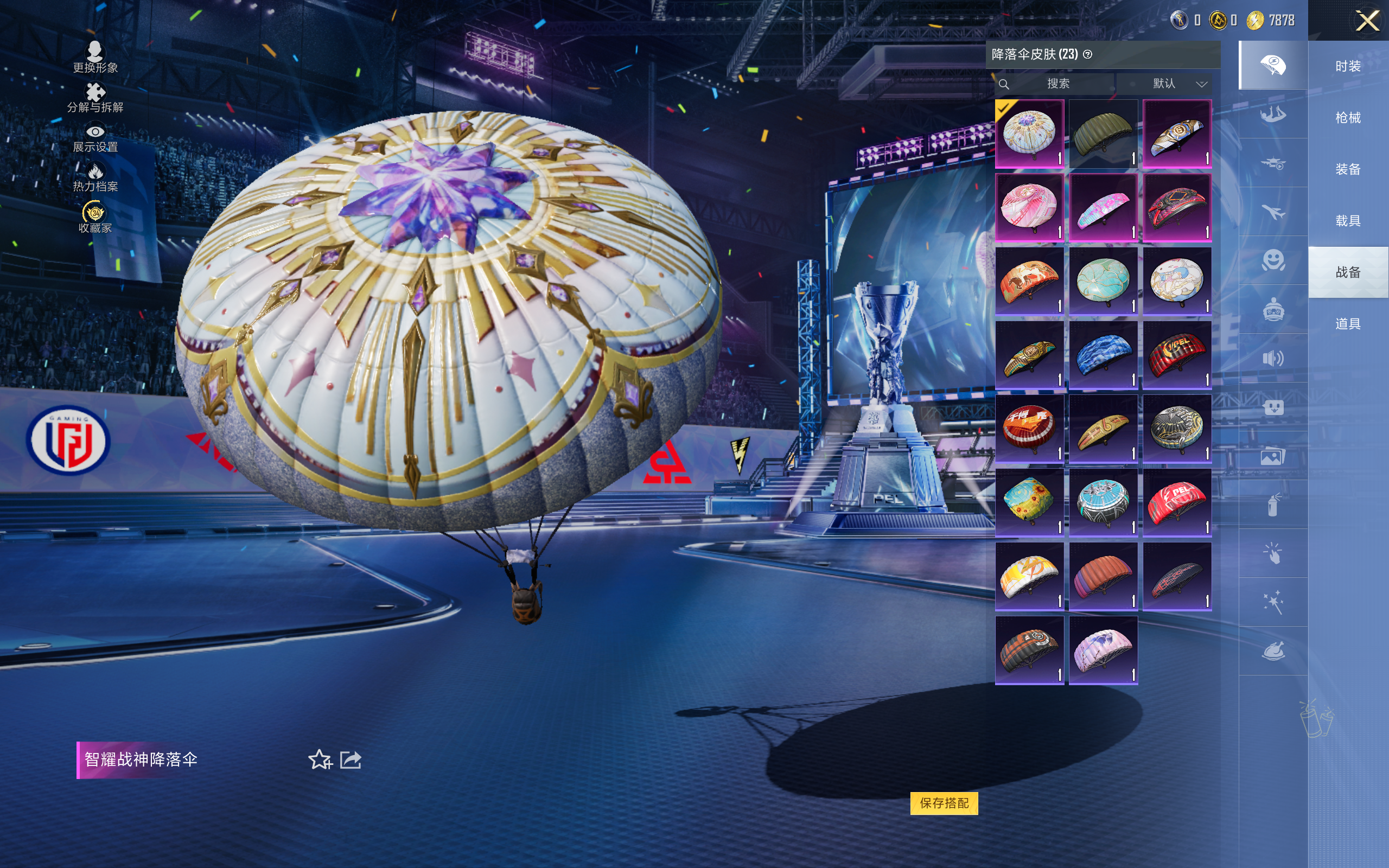Open the 更换形象 change appearance option
1389x868 pixels.
pos(95,57)
